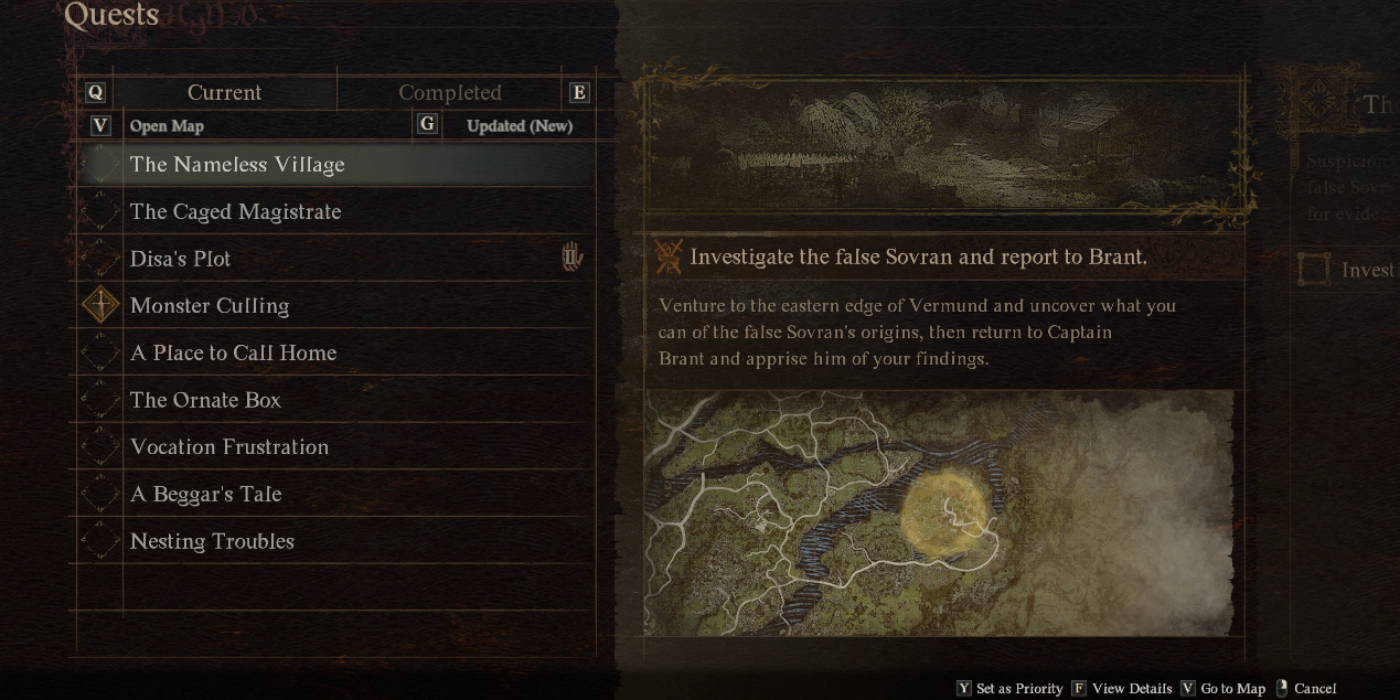The height and width of the screenshot is (700, 1400).
Task: Click the Open Map option
Action: [x=166, y=126]
